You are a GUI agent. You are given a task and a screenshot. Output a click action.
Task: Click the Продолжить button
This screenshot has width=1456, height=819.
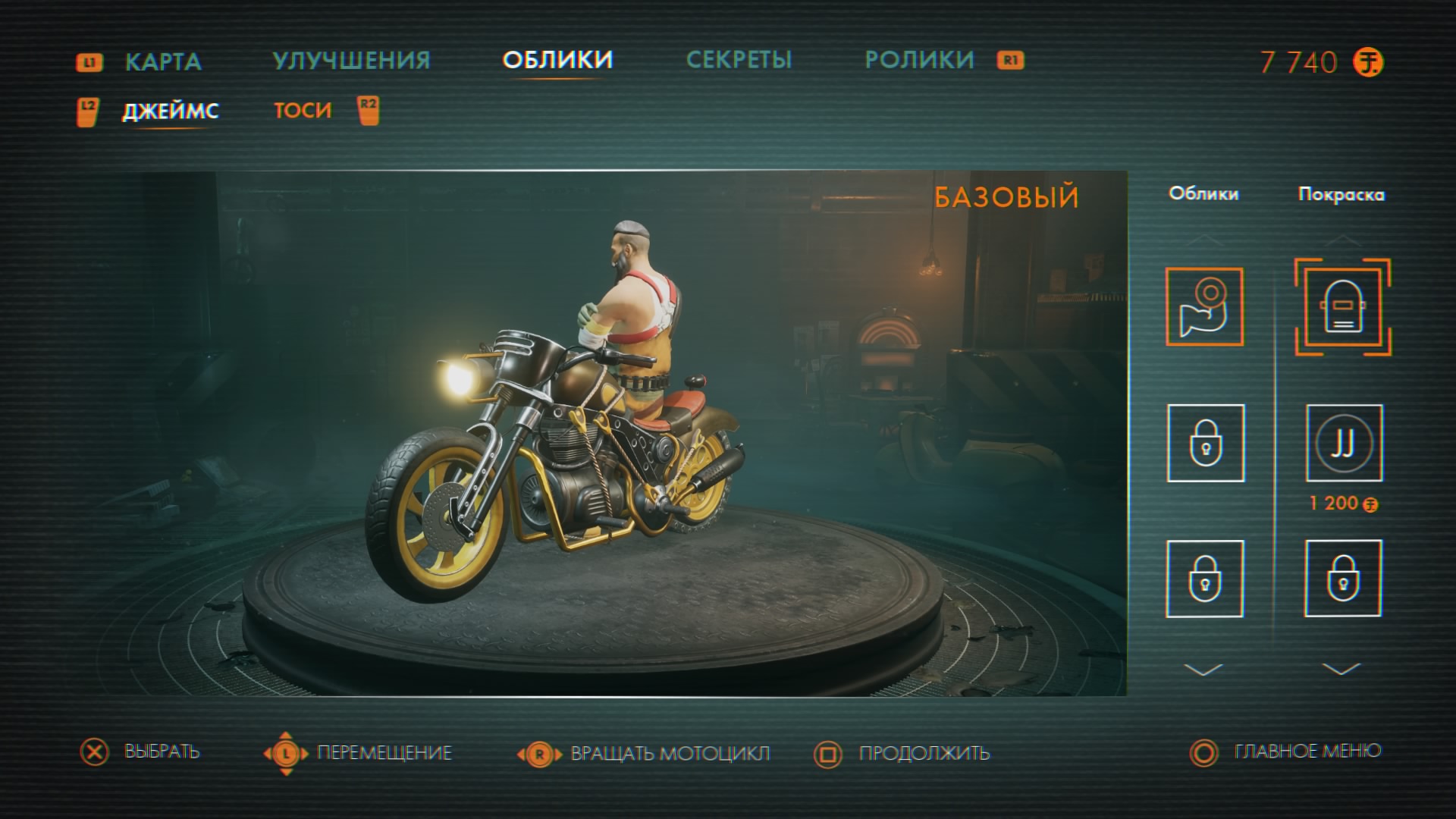[923, 753]
